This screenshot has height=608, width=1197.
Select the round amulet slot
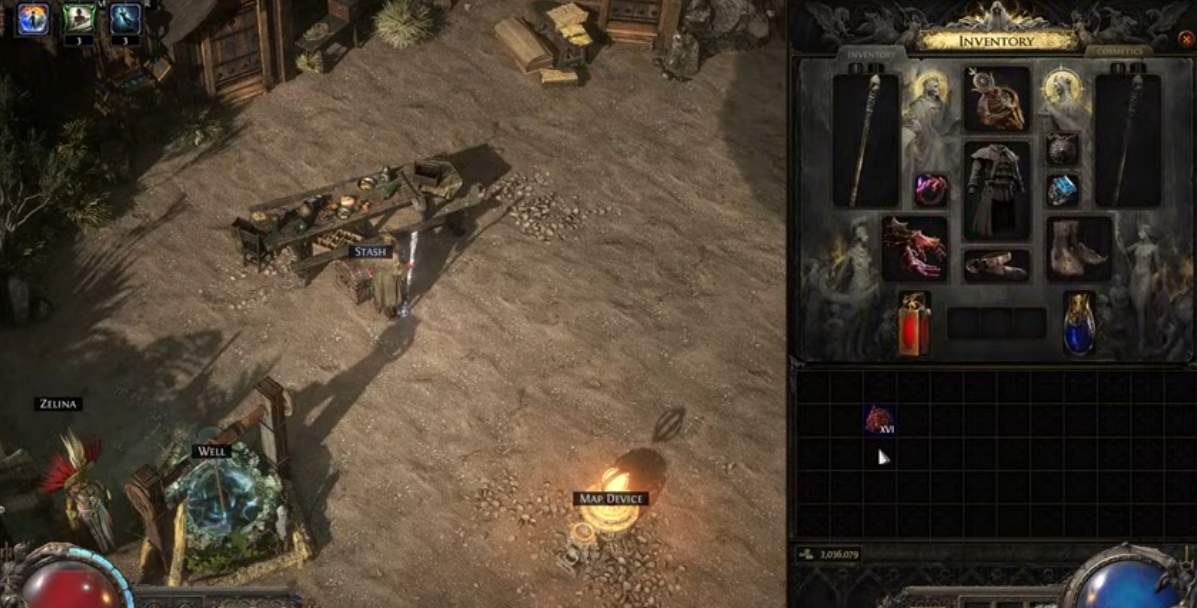coord(1062,149)
